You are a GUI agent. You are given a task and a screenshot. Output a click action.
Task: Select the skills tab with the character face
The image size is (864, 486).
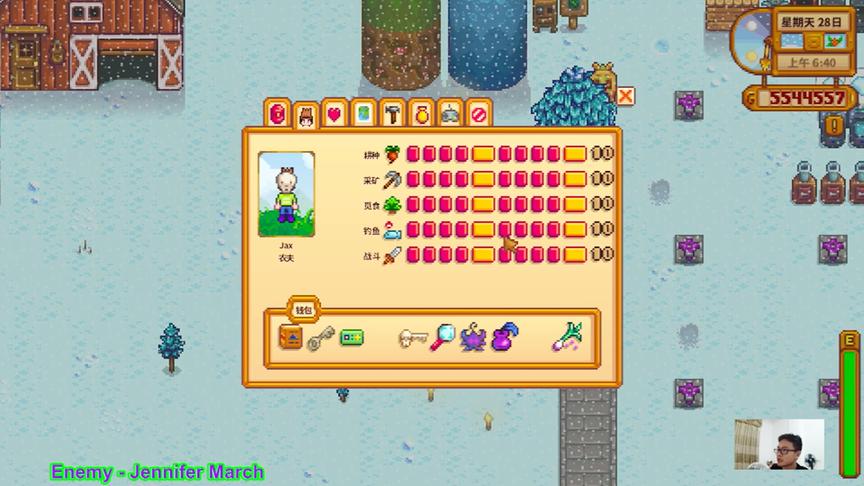click(306, 114)
